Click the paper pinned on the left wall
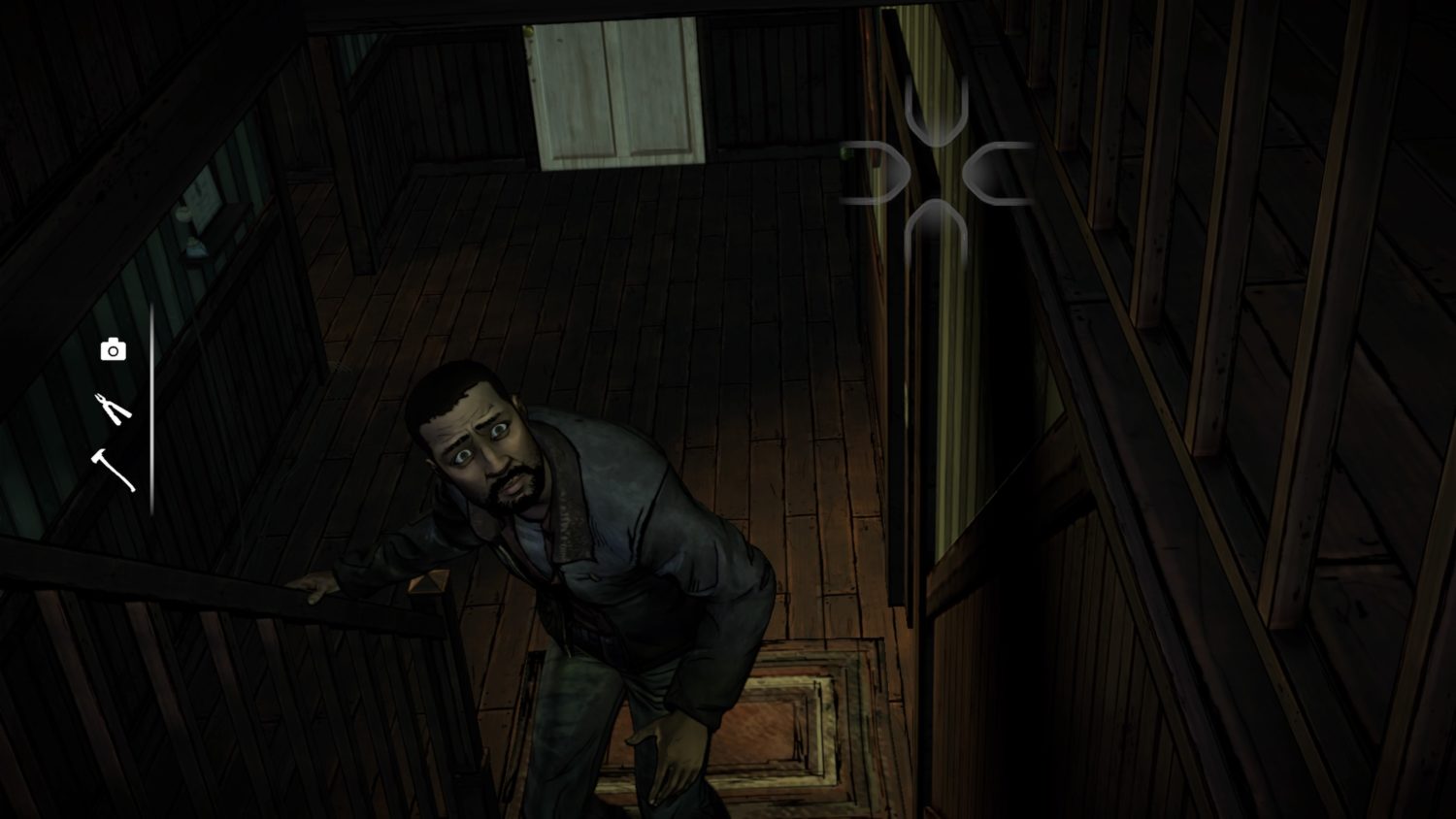Image resolution: width=1456 pixels, height=819 pixels. tap(204, 194)
